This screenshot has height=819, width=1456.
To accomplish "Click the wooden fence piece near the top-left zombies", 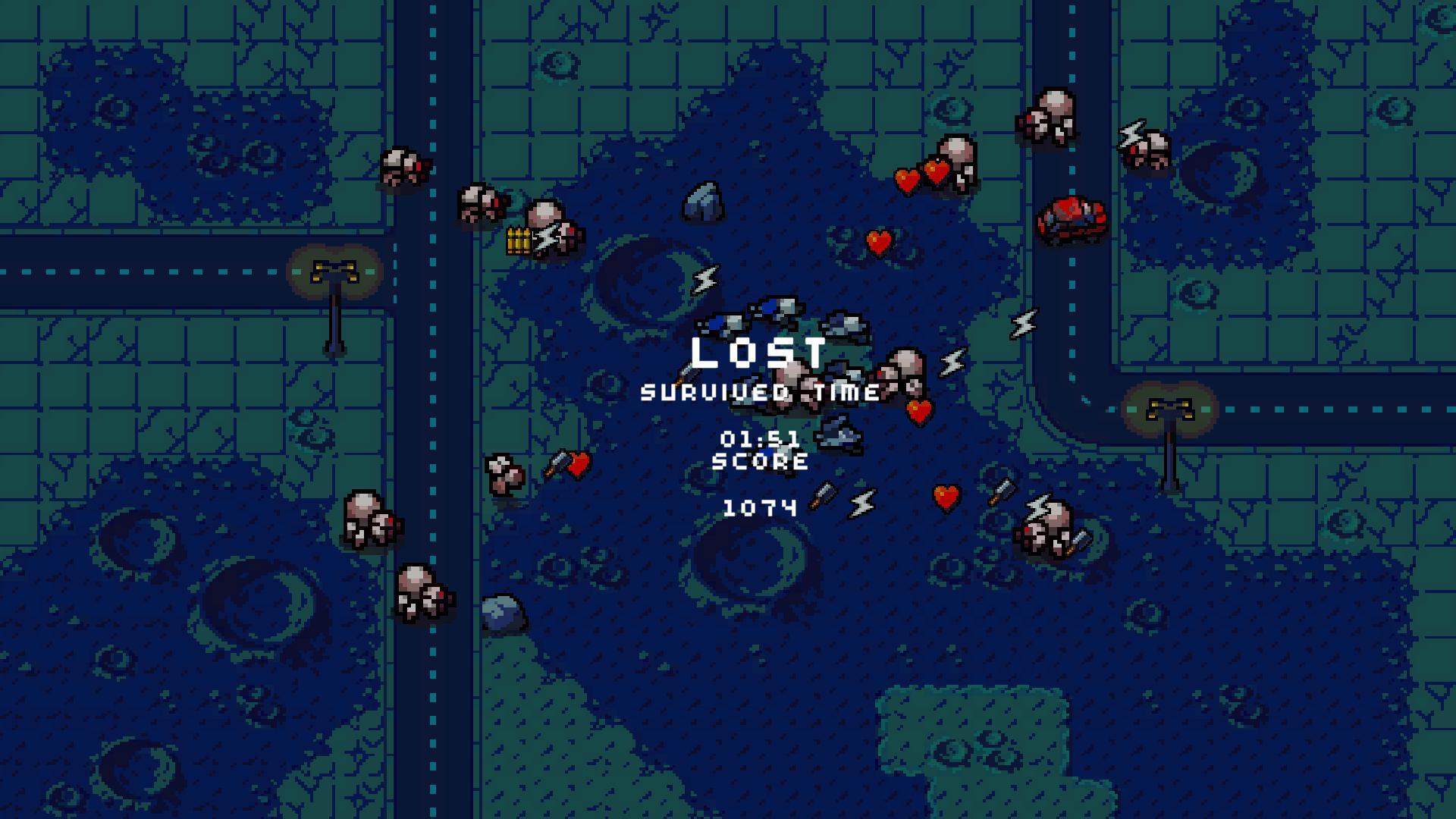I will (x=519, y=241).
